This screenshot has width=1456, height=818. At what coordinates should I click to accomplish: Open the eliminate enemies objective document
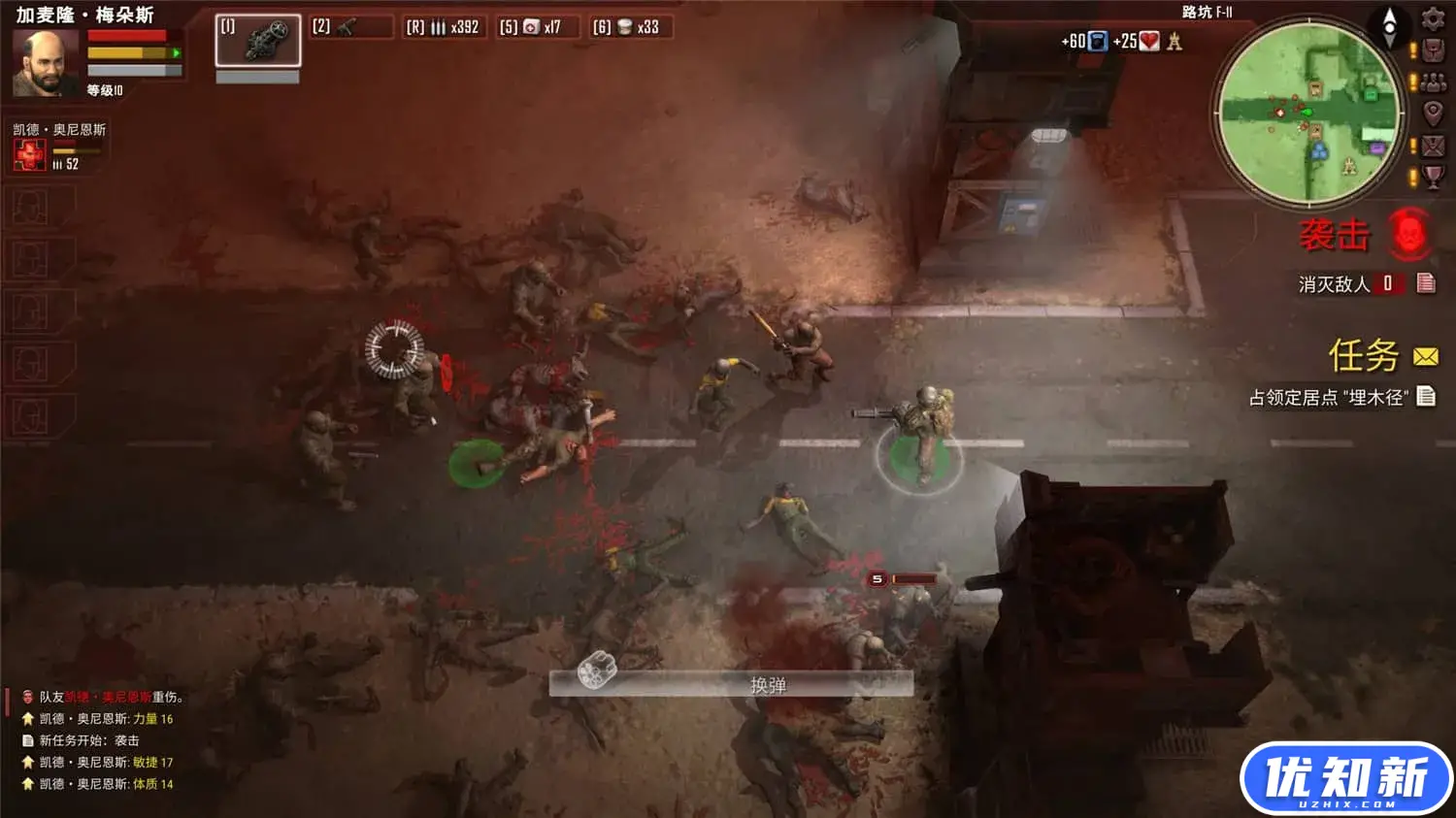1426,283
